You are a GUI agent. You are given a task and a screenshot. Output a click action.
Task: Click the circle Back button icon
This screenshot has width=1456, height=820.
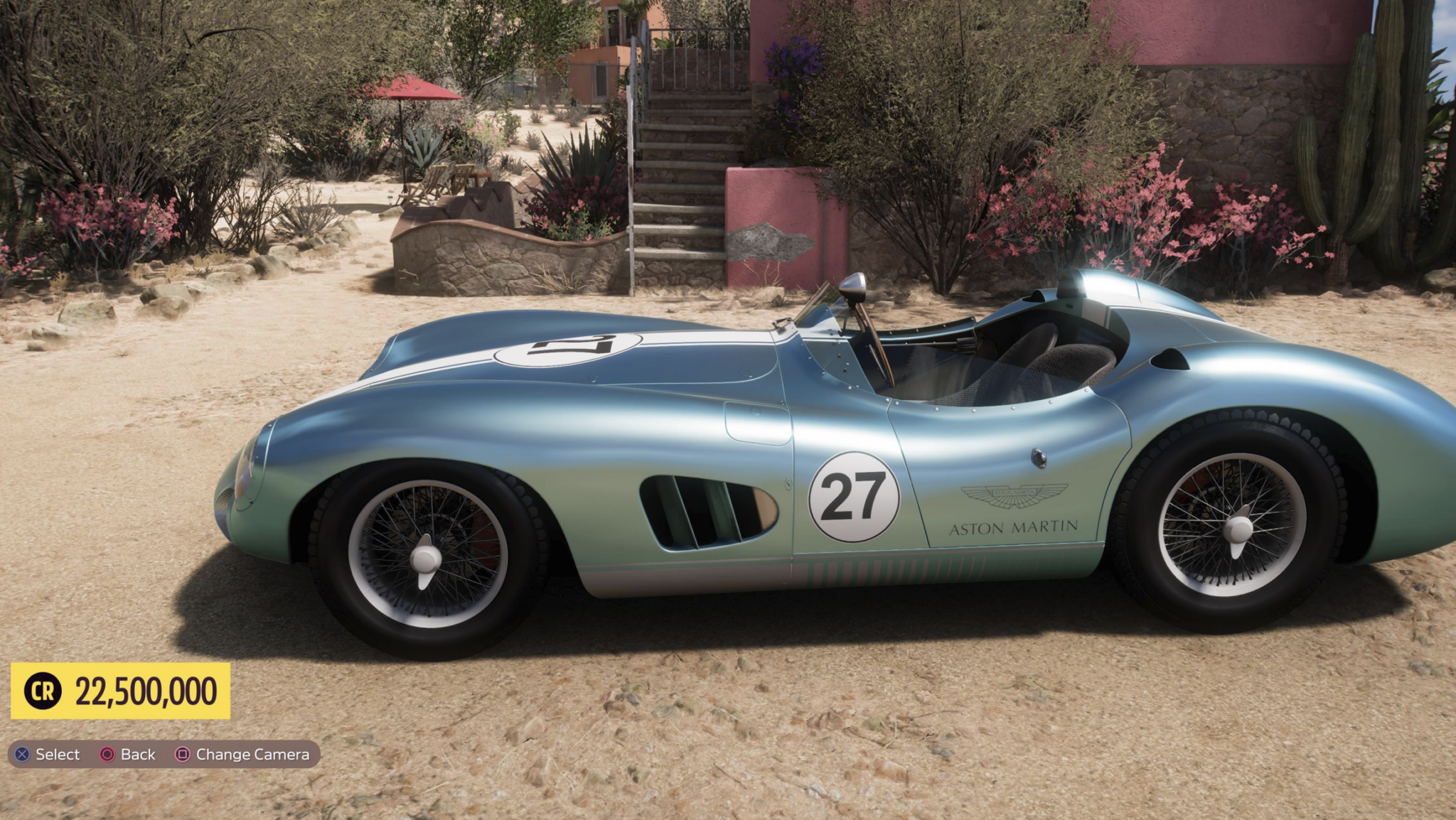coord(107,755)
